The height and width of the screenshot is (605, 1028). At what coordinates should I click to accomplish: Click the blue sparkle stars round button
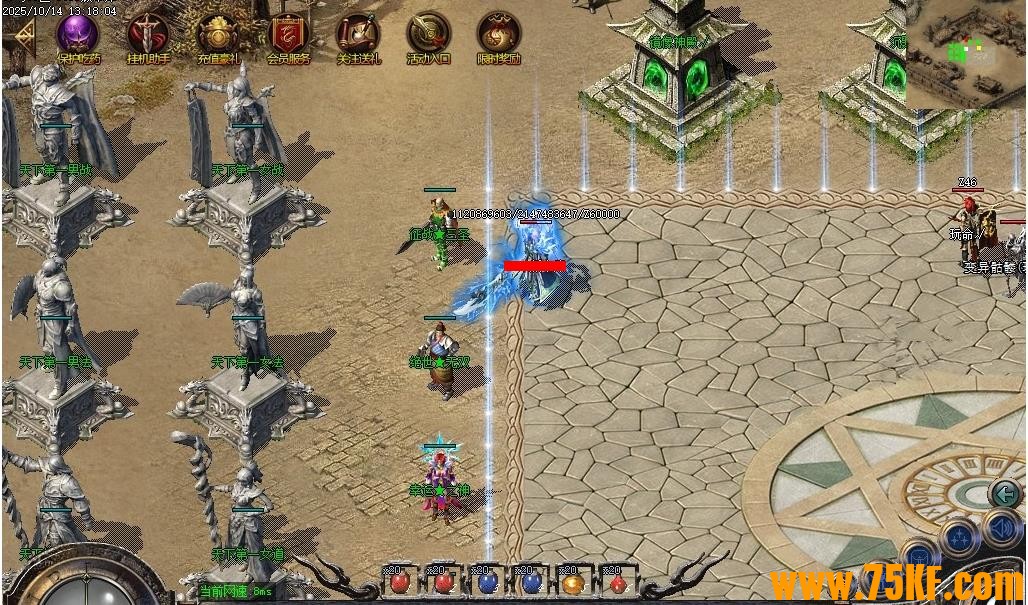pos(958,538)
